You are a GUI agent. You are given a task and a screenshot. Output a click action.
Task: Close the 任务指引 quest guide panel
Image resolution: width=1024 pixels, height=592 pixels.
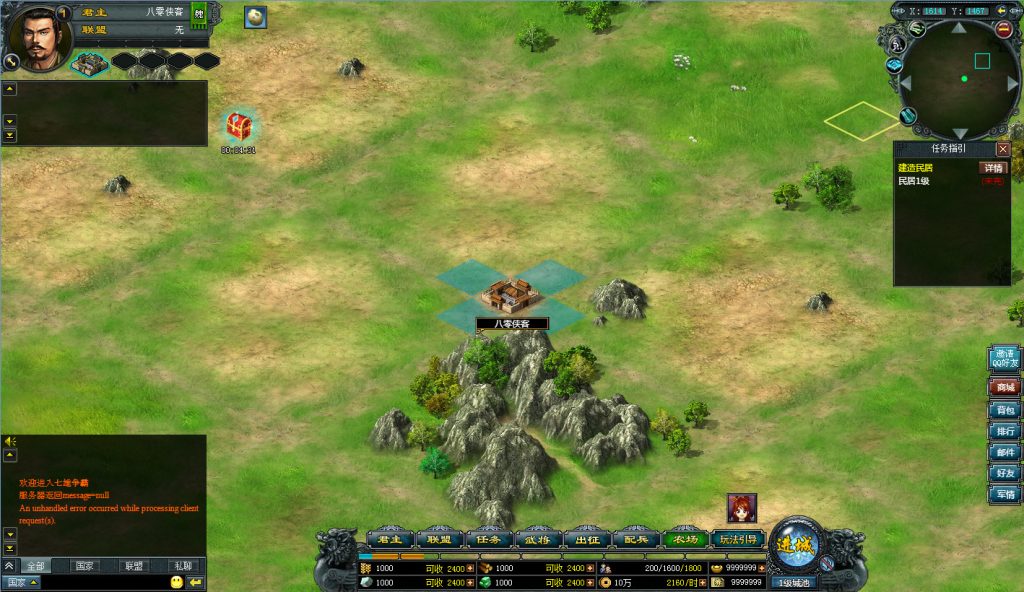click(1003, 149)
